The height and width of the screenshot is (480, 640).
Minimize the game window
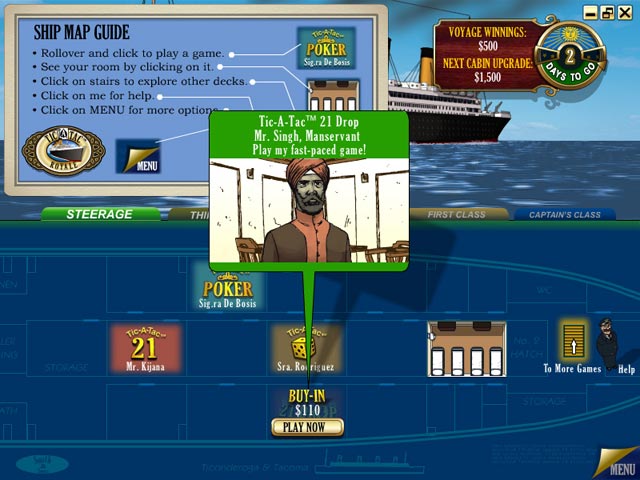(x=592, y=12)
